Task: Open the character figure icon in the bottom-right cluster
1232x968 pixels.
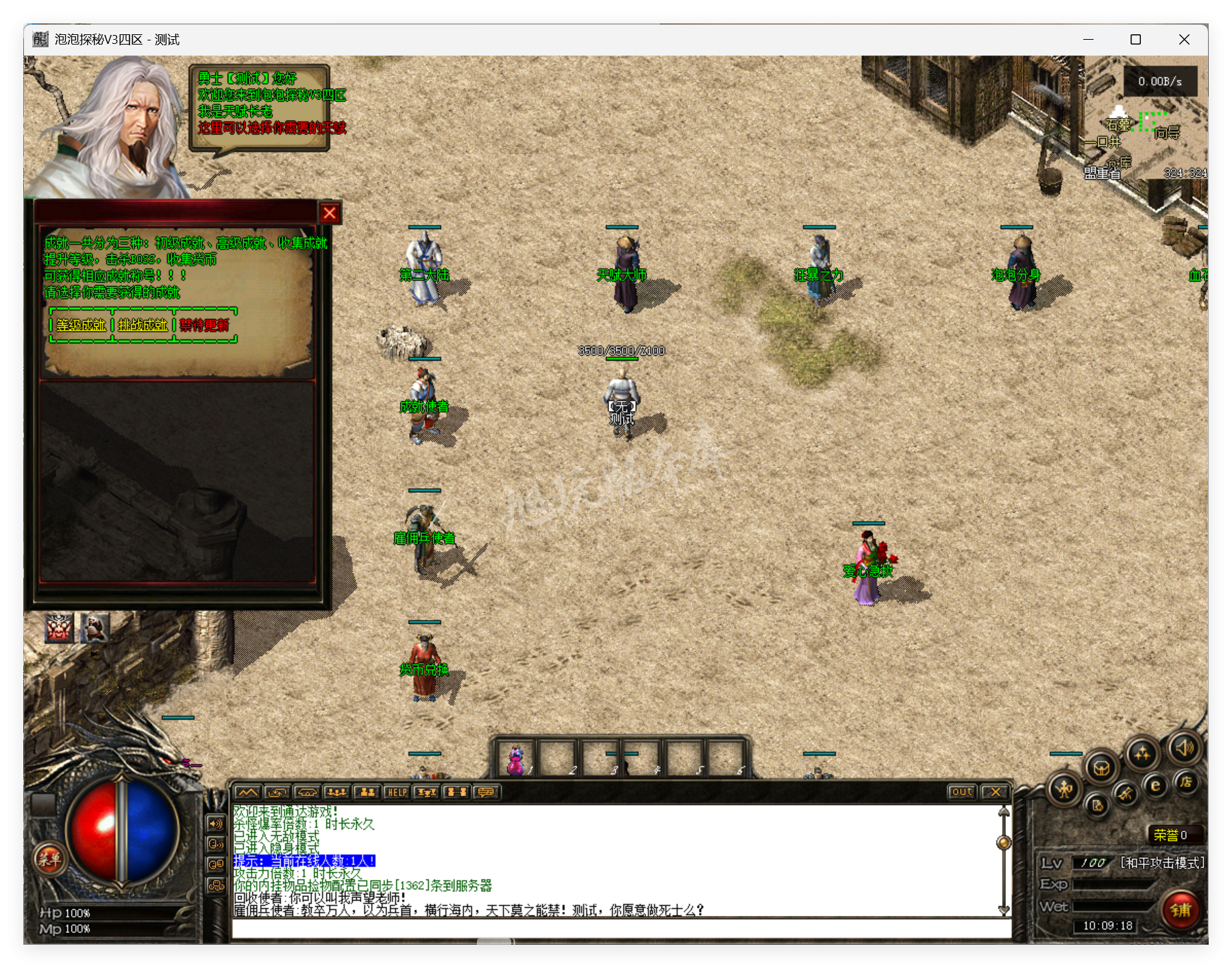Action: 1063,789
